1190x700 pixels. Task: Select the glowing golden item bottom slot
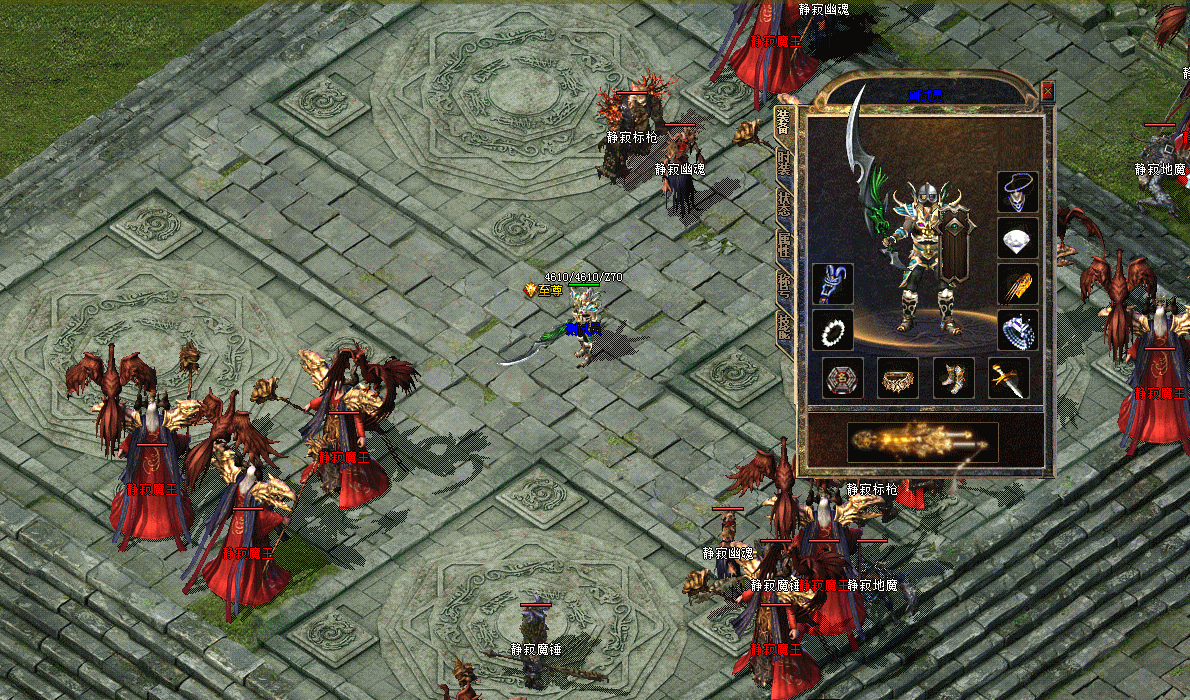[922, 442]
